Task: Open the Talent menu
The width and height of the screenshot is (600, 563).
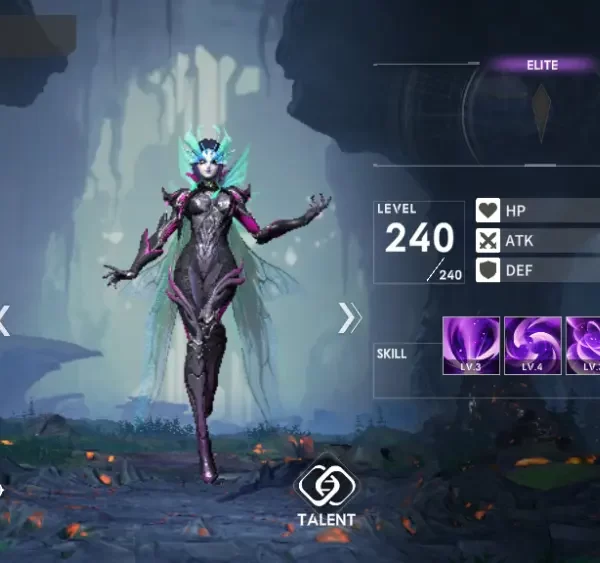Action: pyautogui.click(x=325, y=494)
